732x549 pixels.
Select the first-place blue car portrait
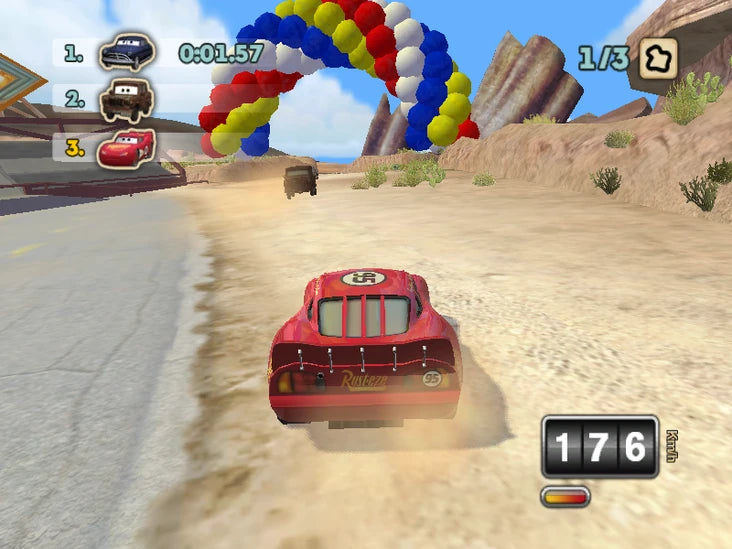[127, 52]
